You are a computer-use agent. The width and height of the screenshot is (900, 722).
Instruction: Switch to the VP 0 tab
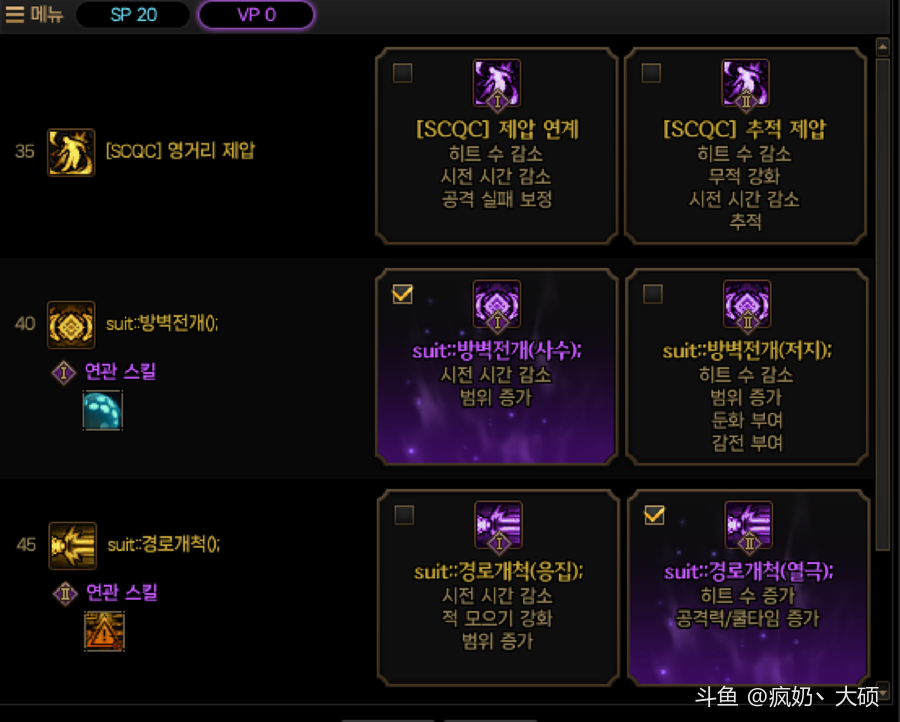pyautogui.click(x=256, y=15)
